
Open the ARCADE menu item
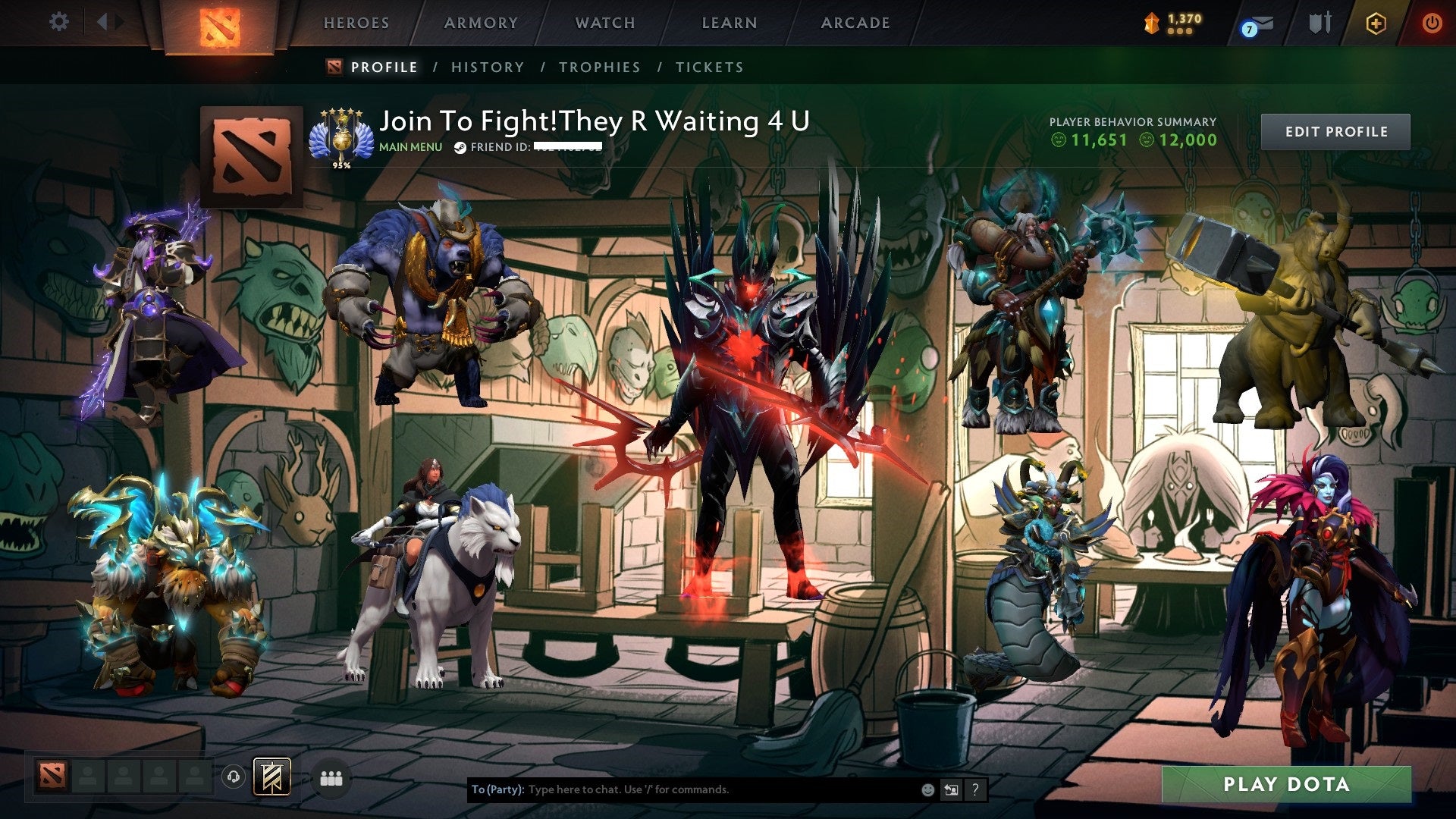pos(855,23)
